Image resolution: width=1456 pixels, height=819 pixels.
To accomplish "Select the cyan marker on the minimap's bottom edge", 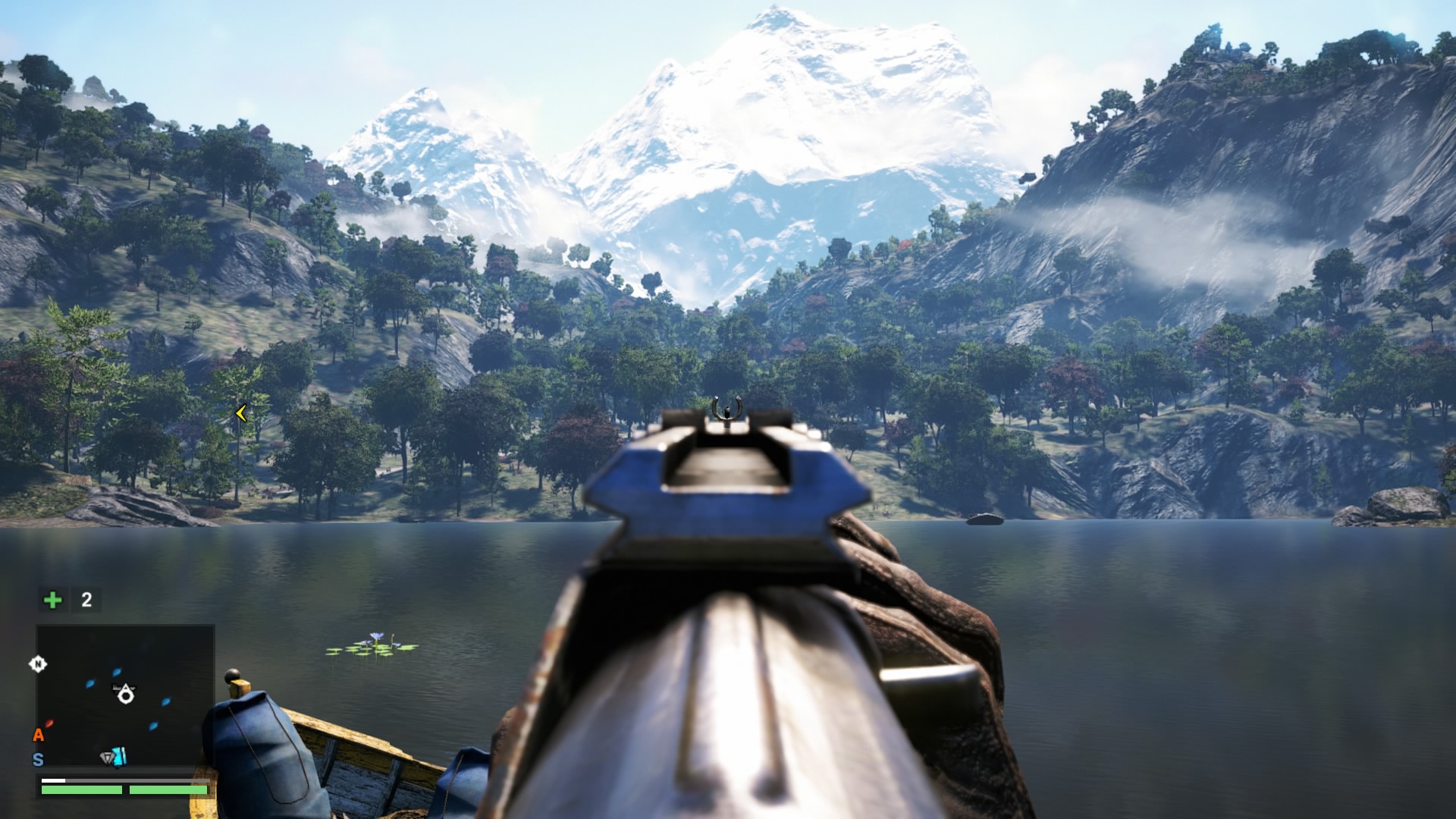I will [x=121, y=756].
